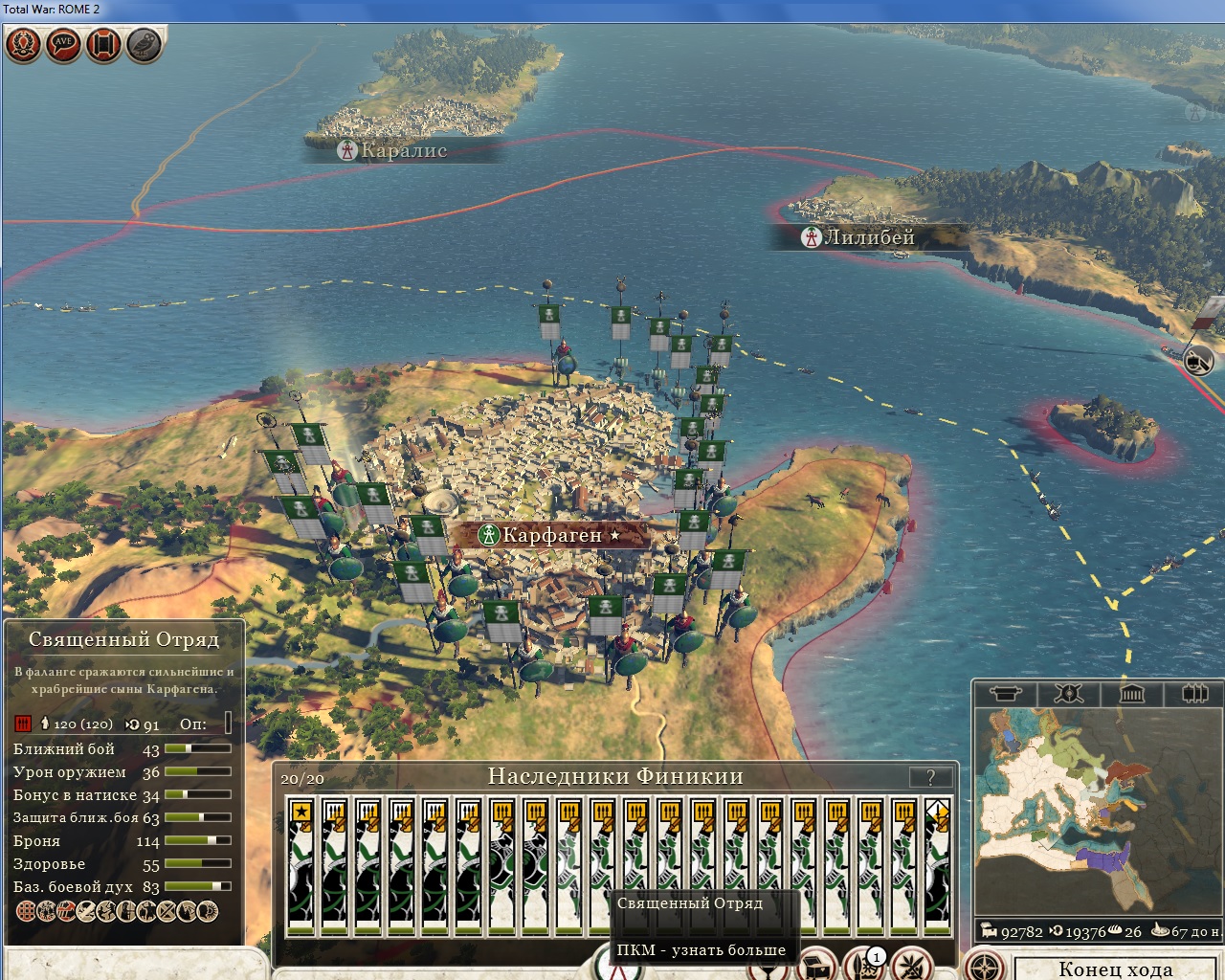Select the Карфаген city label

[x=552, y=535]
